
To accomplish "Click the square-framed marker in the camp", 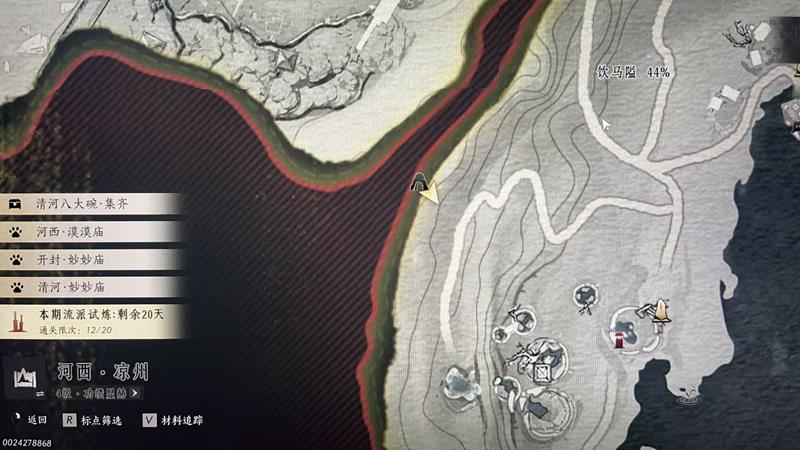I will point(545,373).
